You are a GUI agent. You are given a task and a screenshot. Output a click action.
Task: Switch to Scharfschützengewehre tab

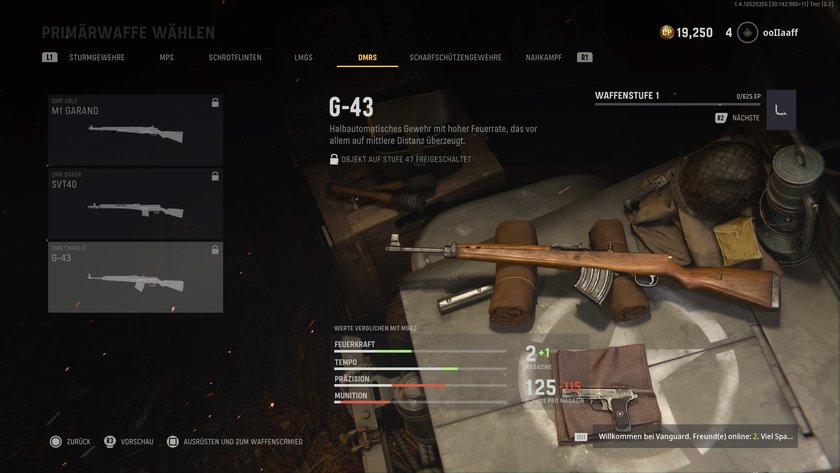pyautogui.click(x=455, y=58)
